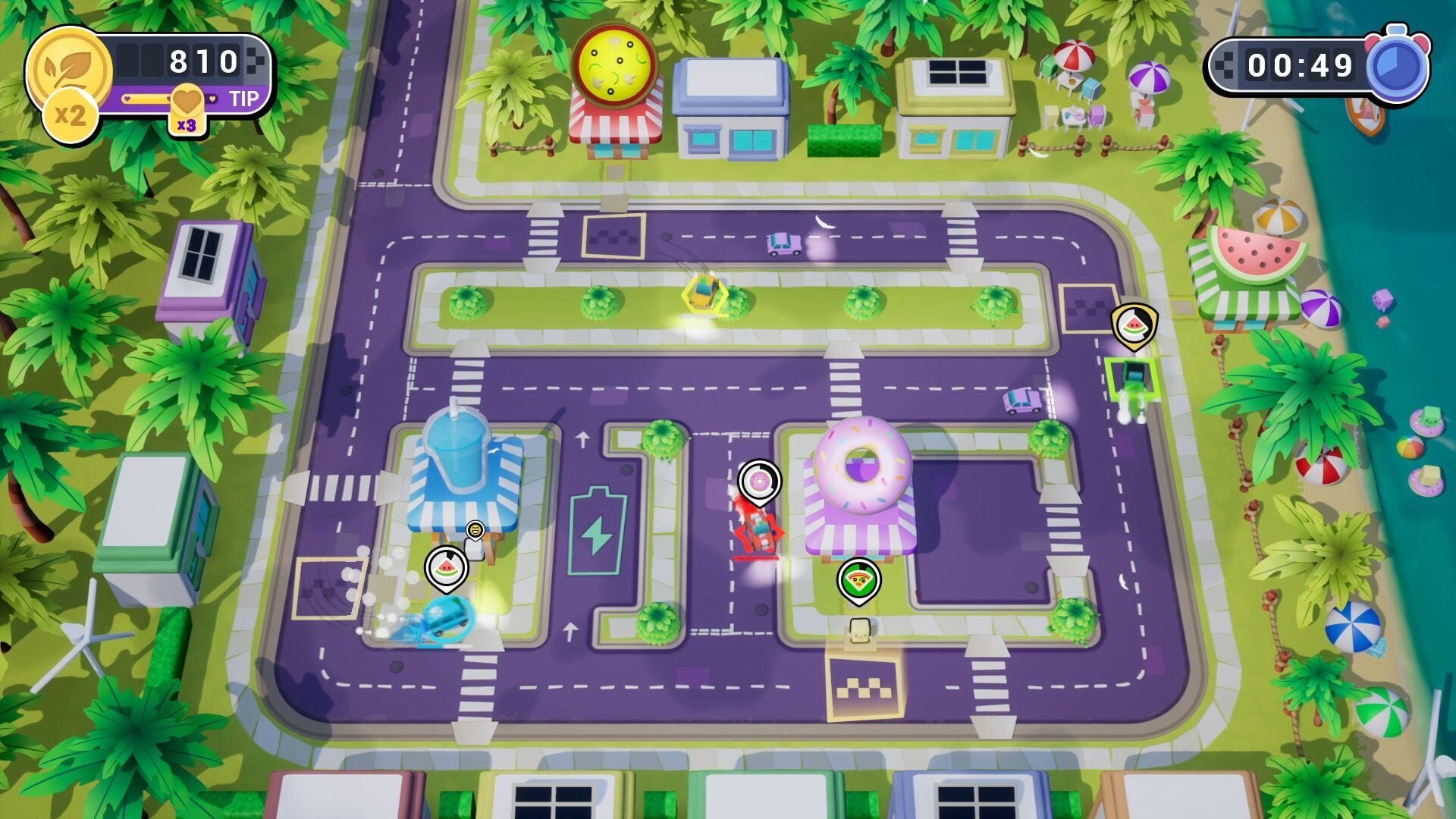Select the laughing emoji passenger bubble

coord(475,529)
